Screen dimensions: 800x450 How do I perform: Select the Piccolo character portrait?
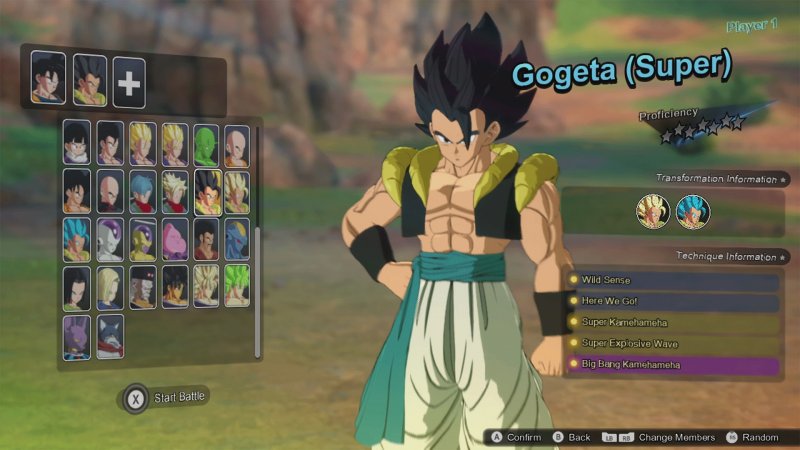205,144
